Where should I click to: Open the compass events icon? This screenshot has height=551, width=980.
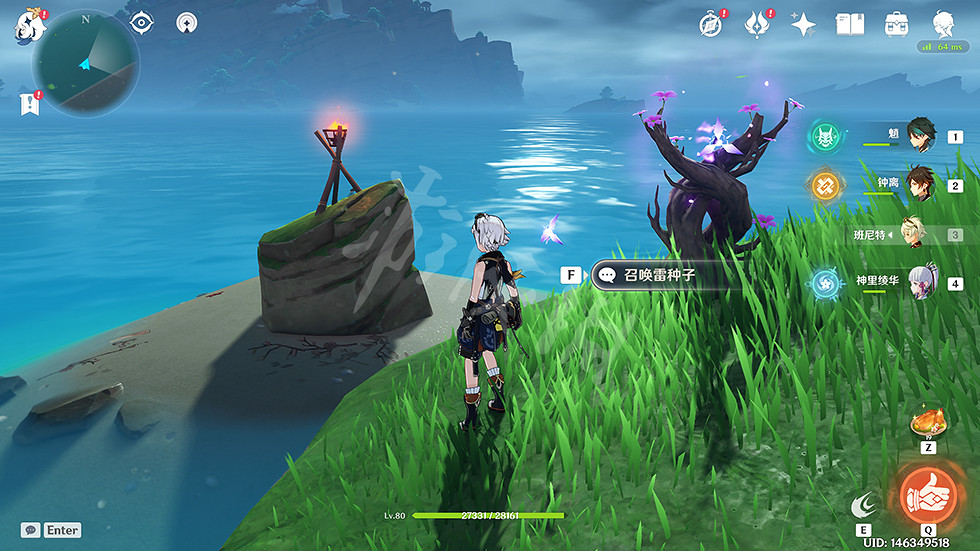tap(711, 24)
